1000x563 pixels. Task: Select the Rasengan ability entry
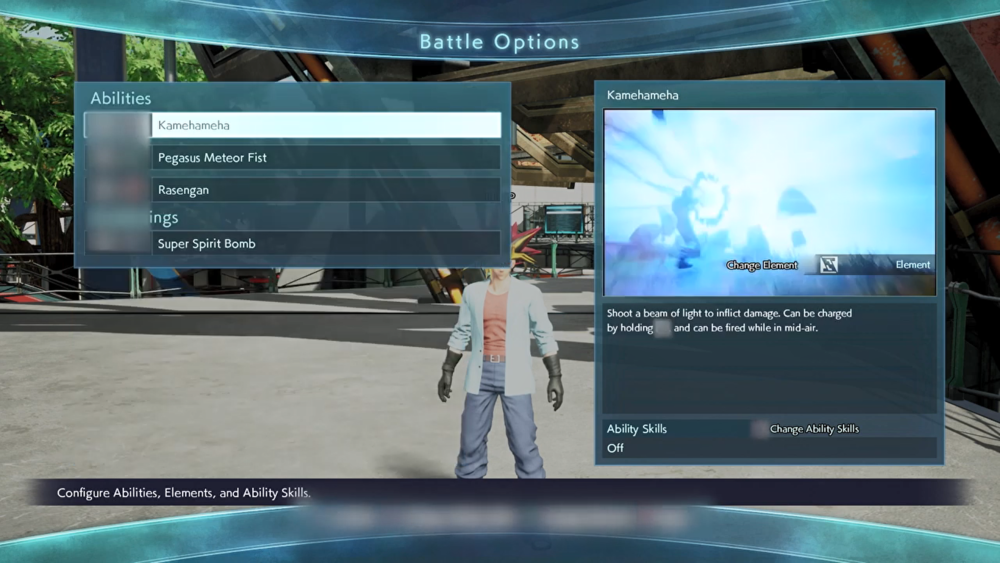pos(326,190)
